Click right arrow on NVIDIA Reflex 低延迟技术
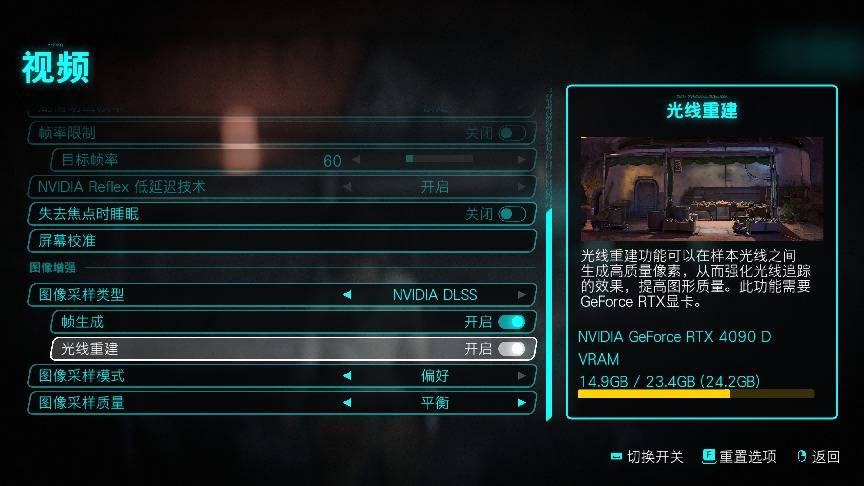This screenshot has height=486, width=864. [522, 187]
